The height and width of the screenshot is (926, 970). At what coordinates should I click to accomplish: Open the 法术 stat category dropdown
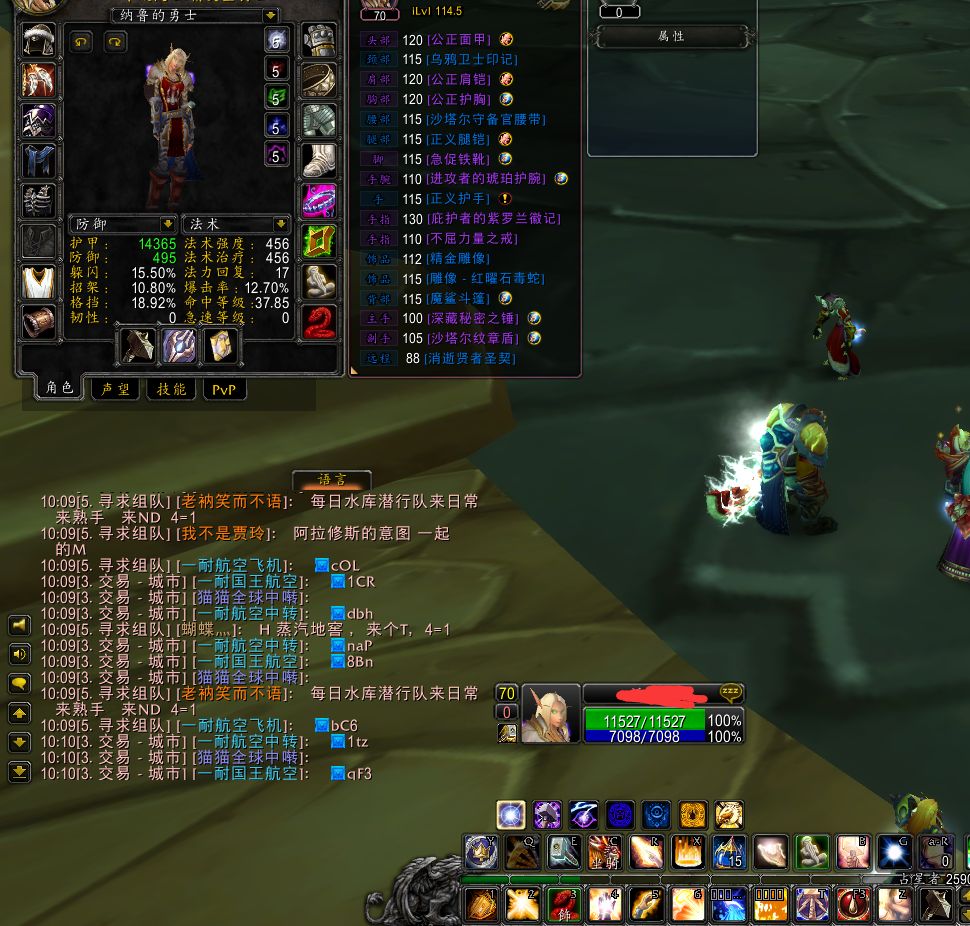pyautogui.click(x=281, y=224)
